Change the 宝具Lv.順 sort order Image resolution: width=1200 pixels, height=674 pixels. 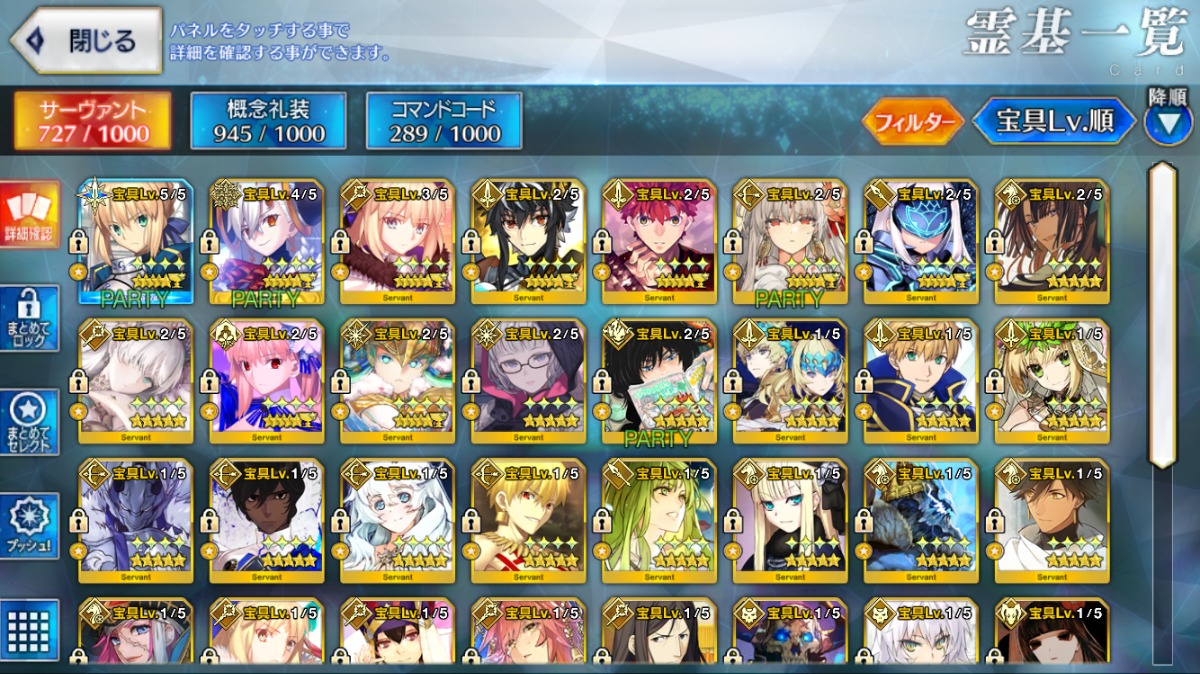pyautogui.click(x=1054, y=122)
